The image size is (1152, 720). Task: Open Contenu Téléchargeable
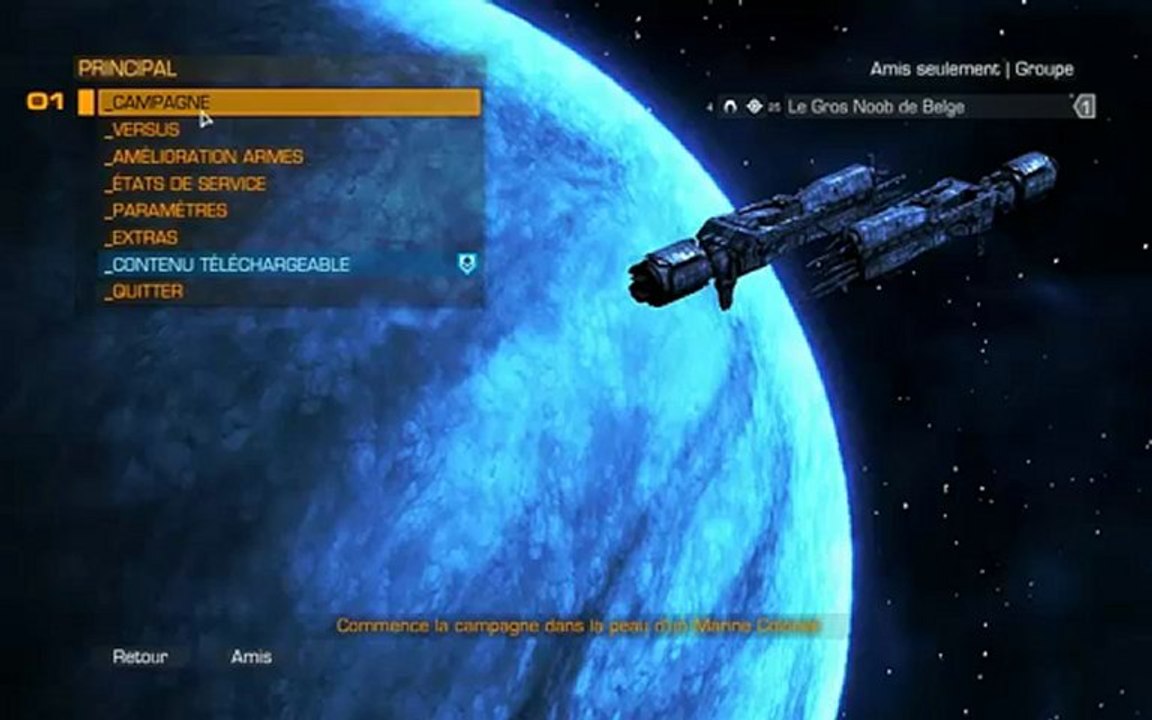(x=231, y=265)
